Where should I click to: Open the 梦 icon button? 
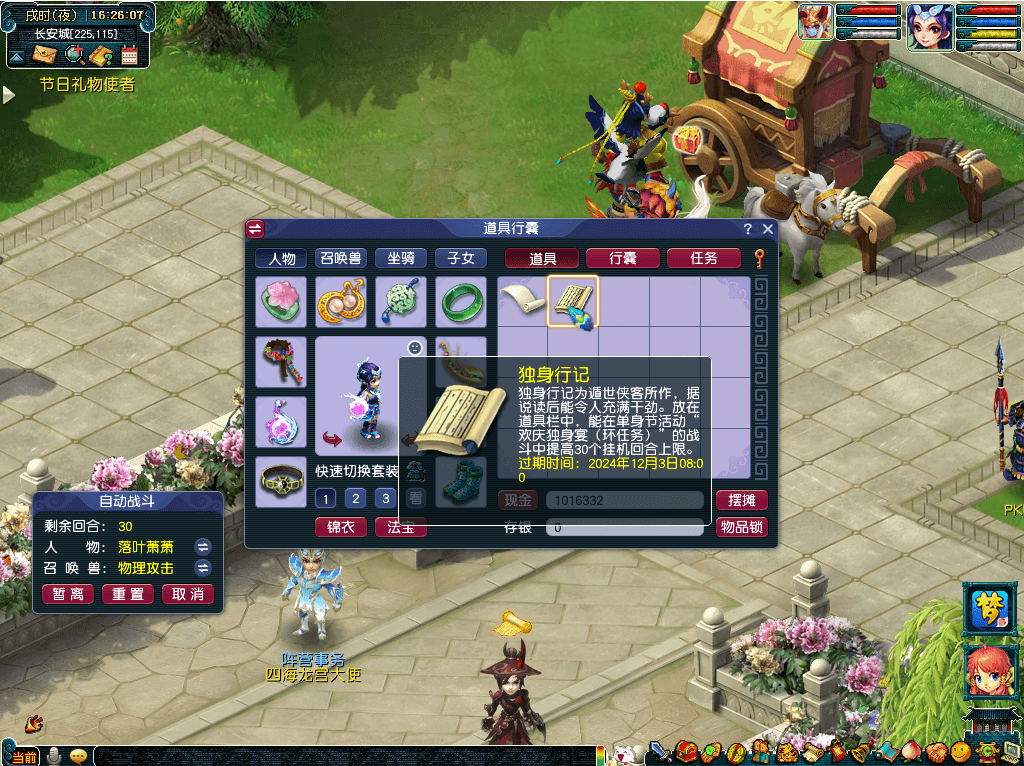989,608
